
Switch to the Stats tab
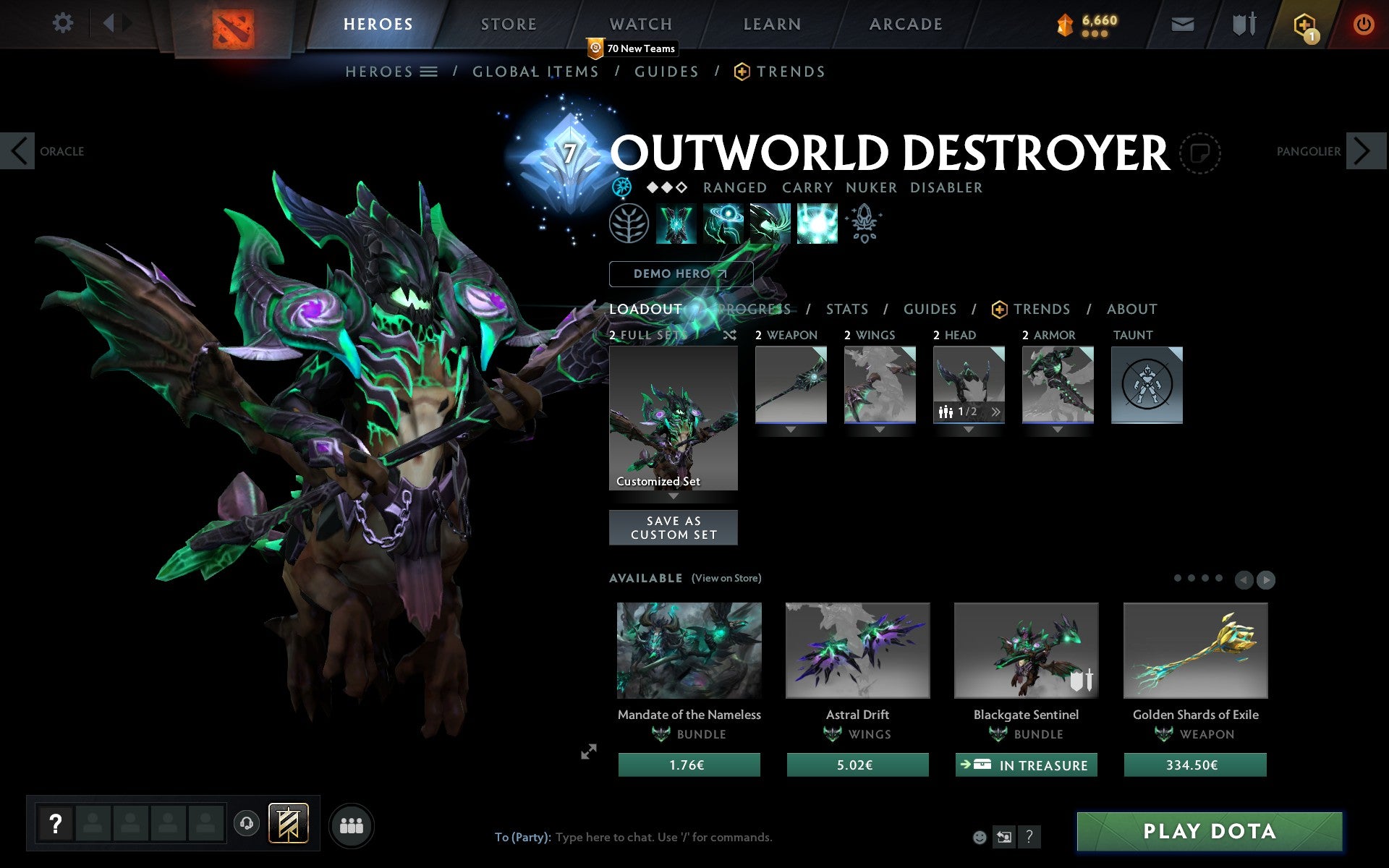846,309
